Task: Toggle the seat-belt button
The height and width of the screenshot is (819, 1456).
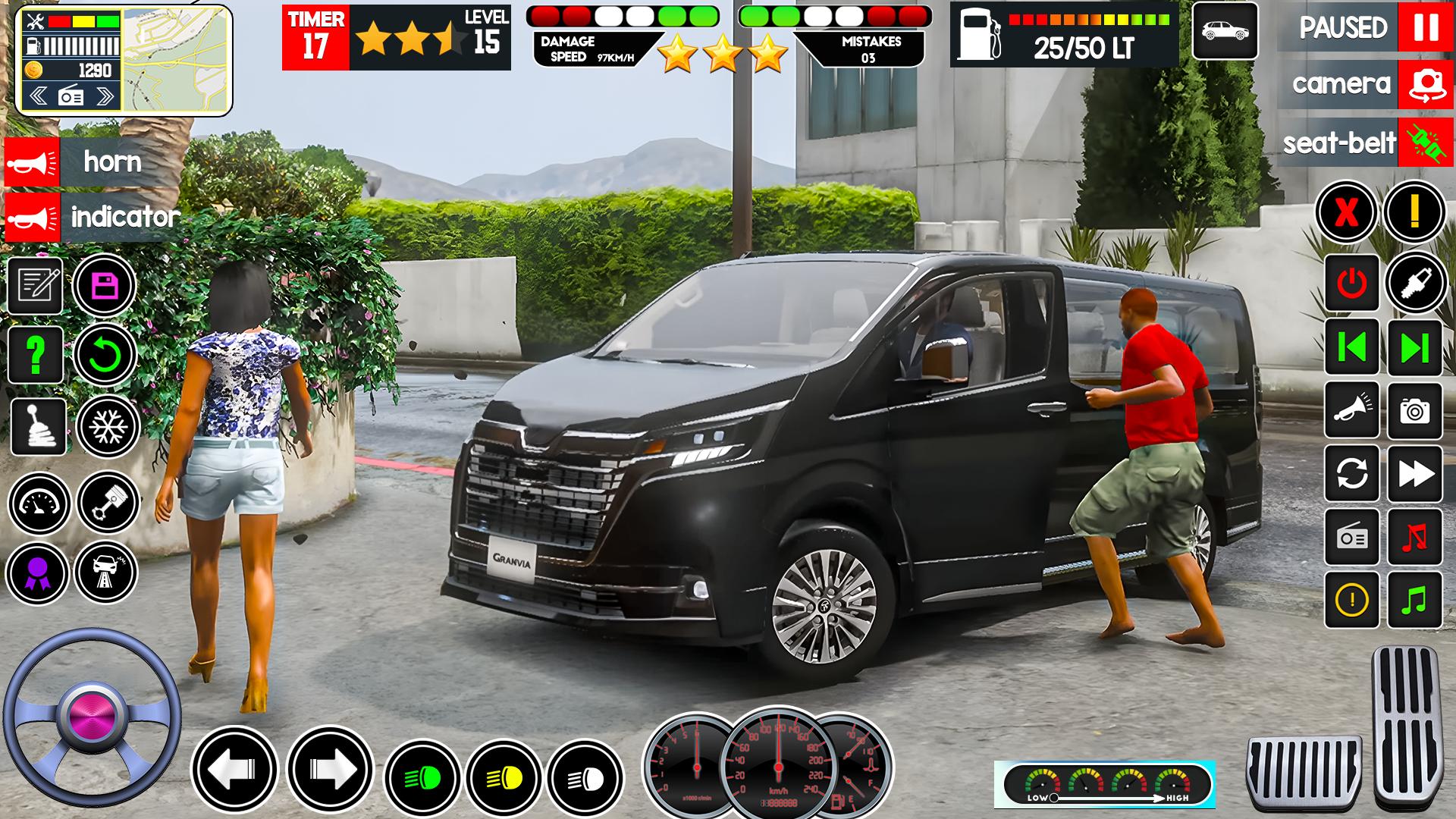Action: [x=1425, y=142]
